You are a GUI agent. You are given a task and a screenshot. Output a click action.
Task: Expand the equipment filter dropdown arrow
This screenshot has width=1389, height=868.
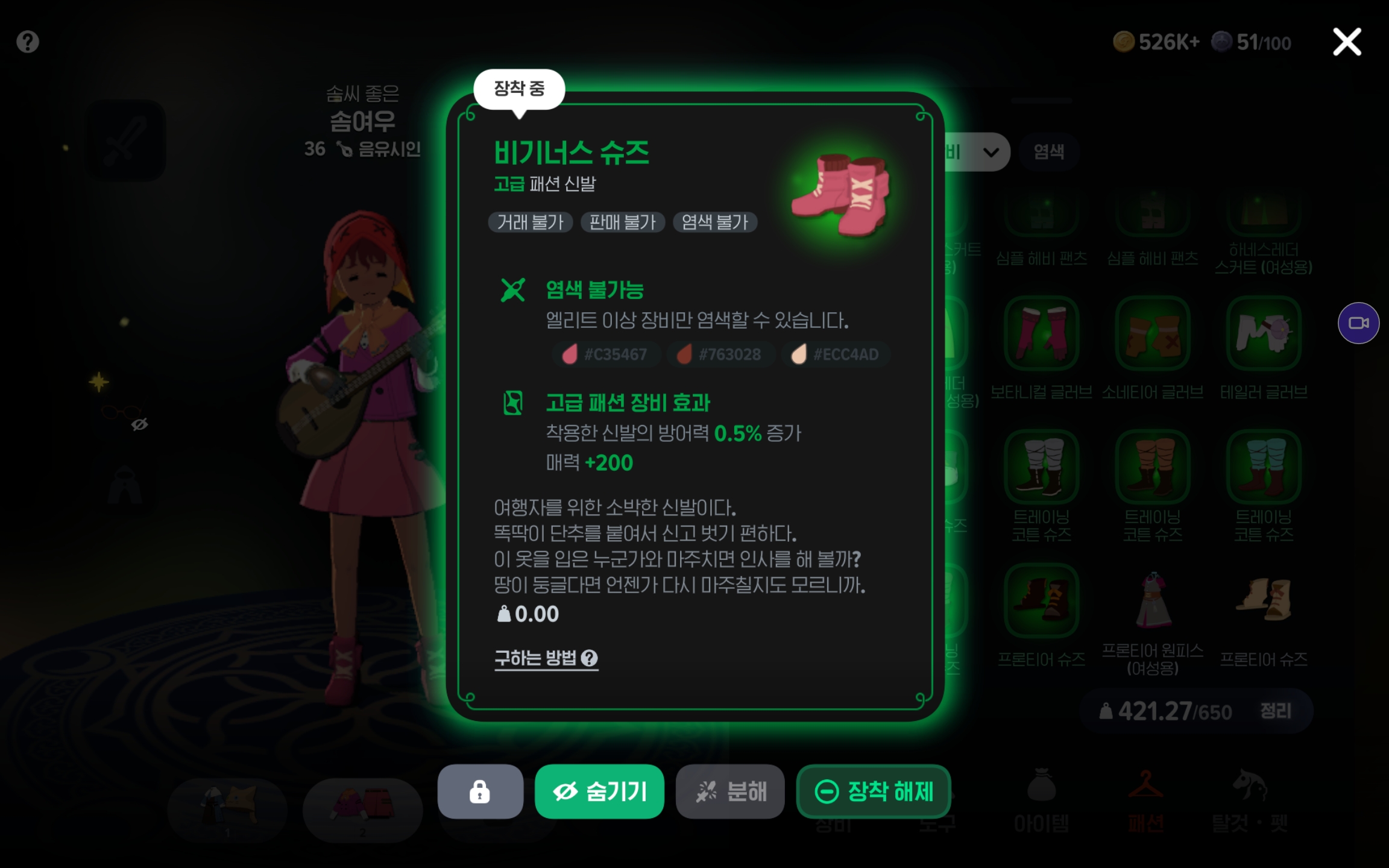pyautogui.click(x=991, y=152)
